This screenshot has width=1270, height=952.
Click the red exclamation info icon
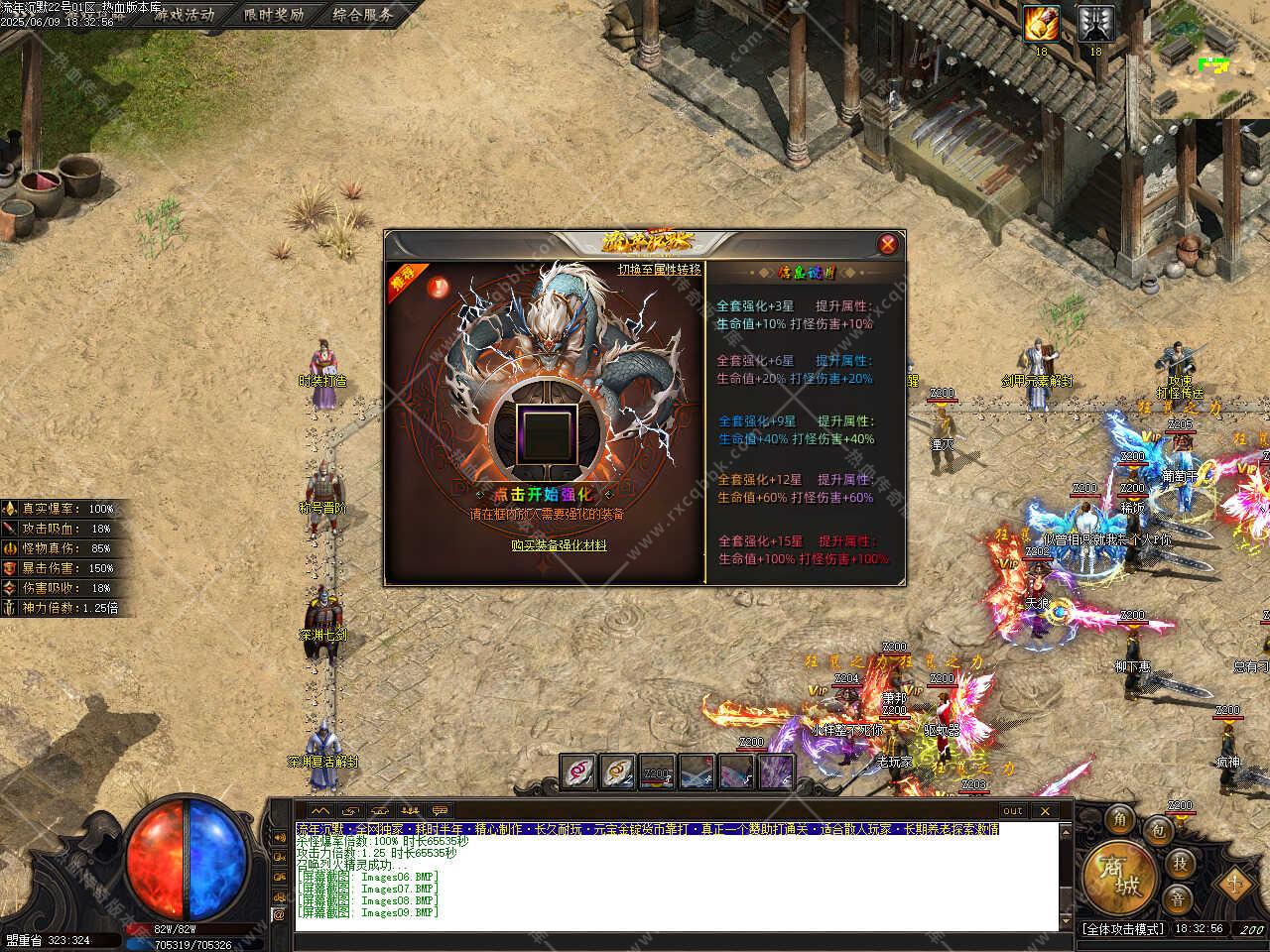click(x=435, y=288)
